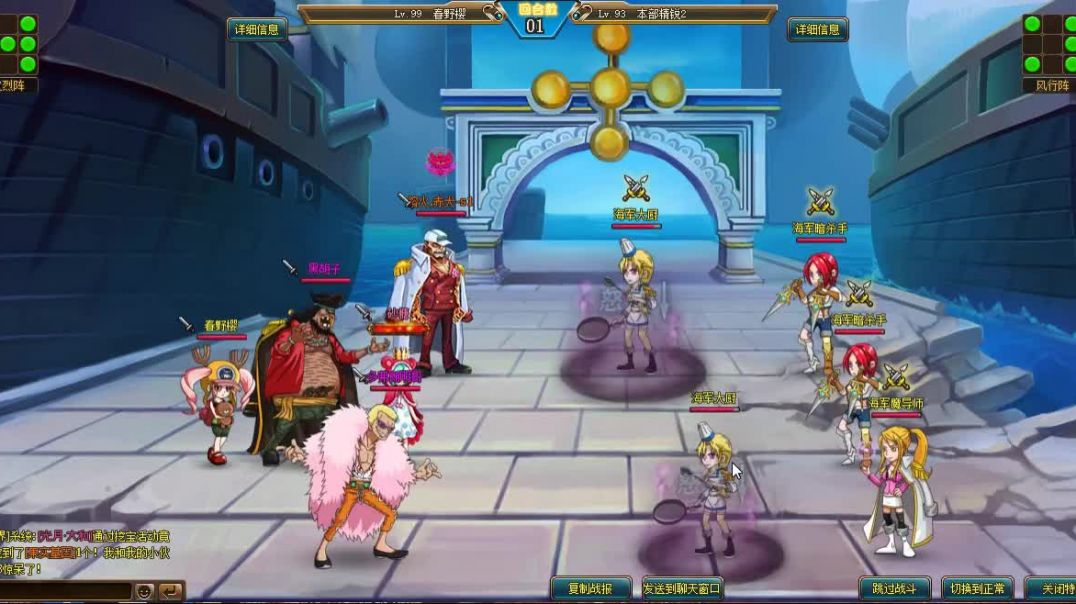View the 风行阵 formation grid icon
The width and height of the screenshot is (1076, 604).
[x=1047, y=43]
